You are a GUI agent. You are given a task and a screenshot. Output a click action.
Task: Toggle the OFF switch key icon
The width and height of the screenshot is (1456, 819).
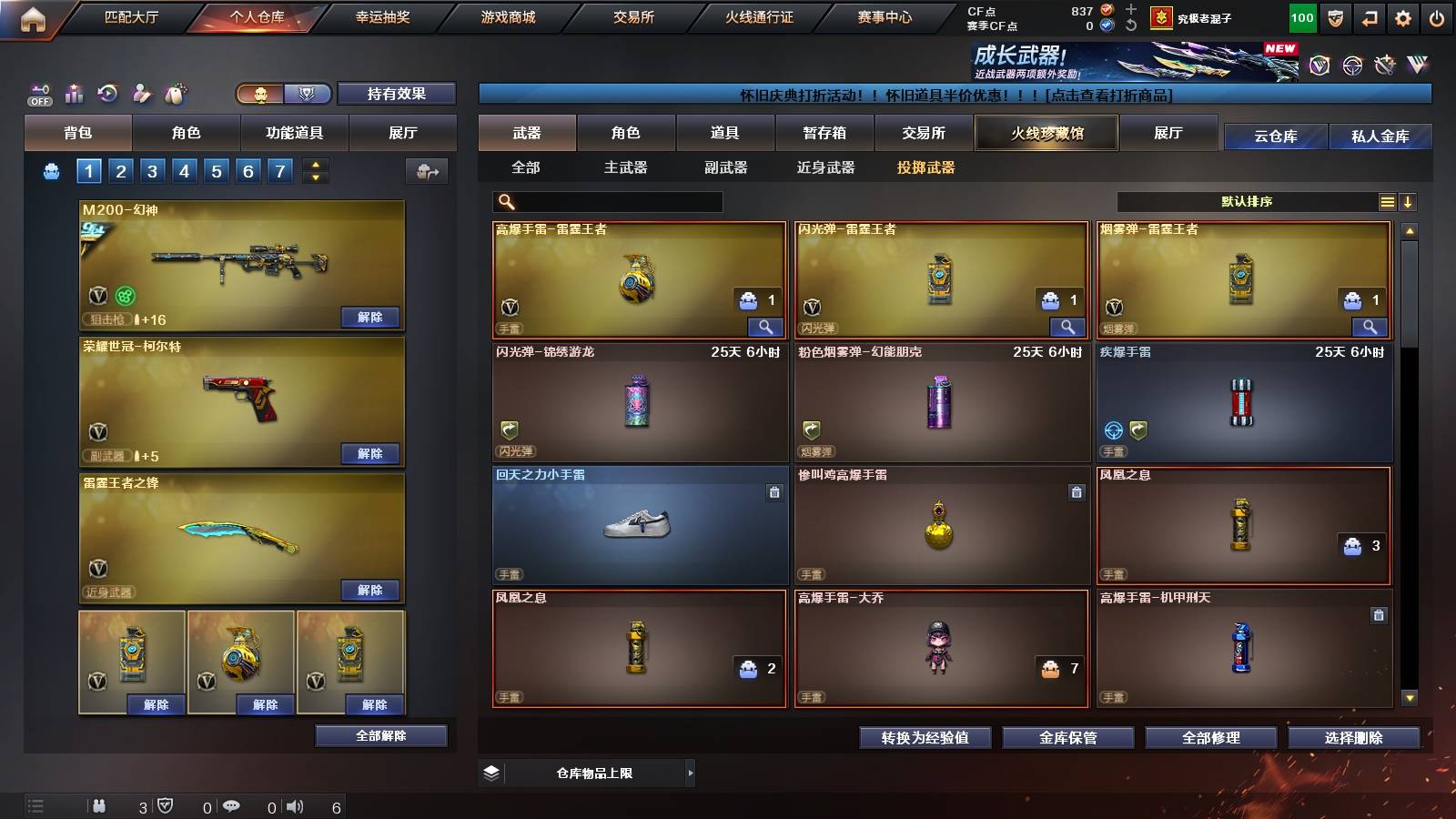point(38,91)
